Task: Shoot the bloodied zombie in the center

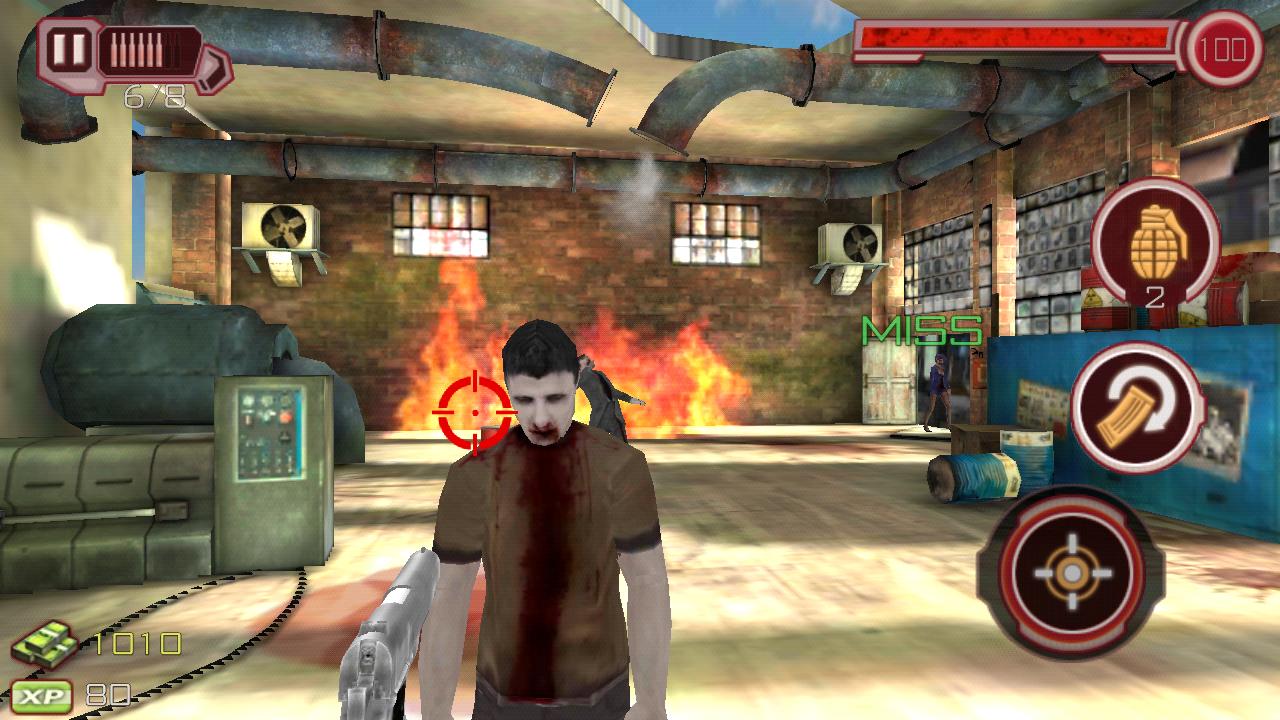Action: point(547,480)
